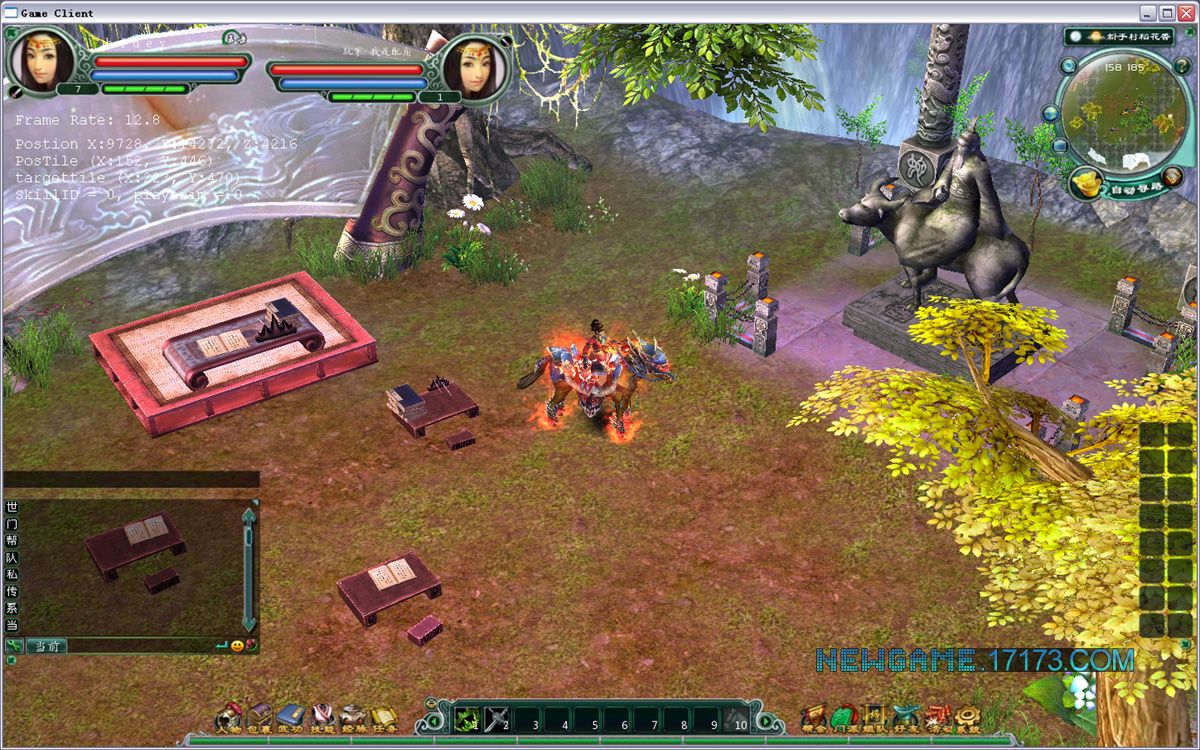Open the 帮会 guild panel
The image size is (1200, 750).
[812, 717]
